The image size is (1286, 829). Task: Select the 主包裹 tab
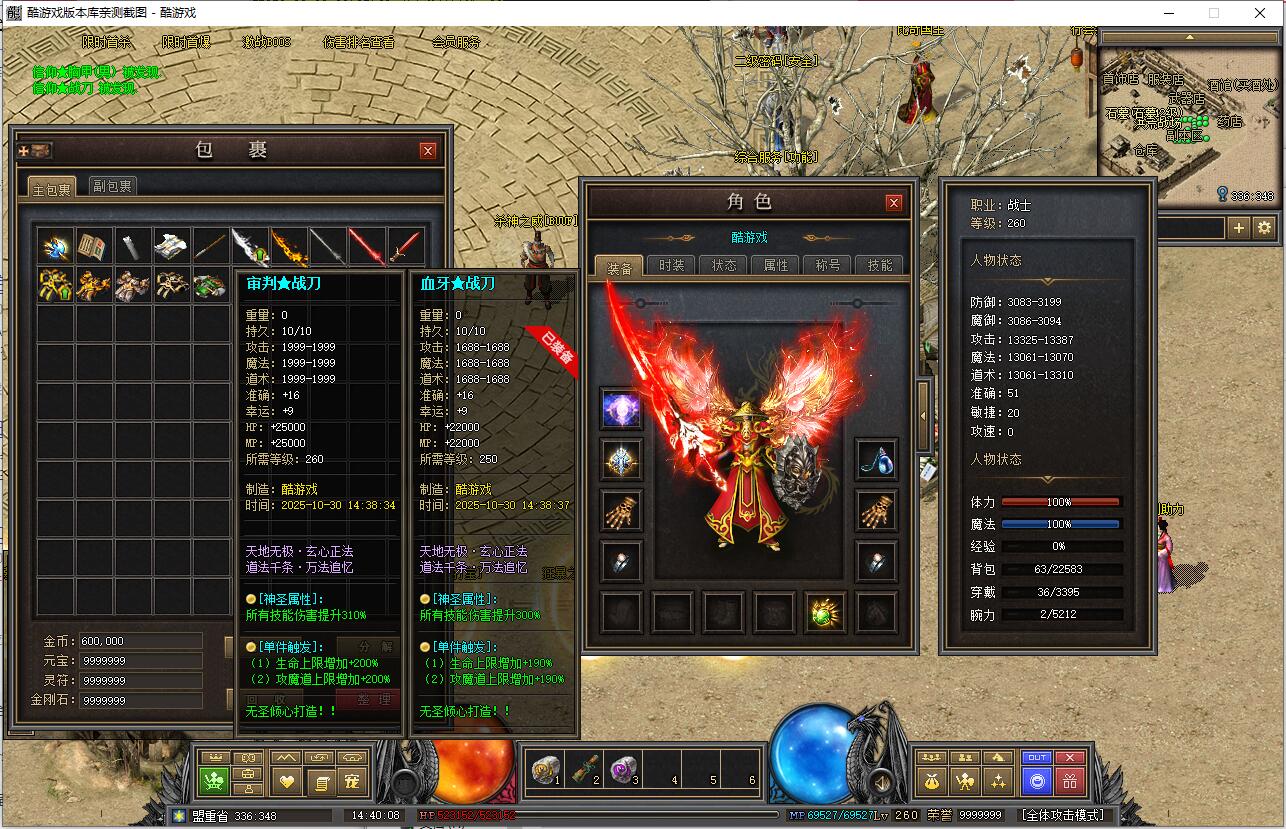coord(52,188)
